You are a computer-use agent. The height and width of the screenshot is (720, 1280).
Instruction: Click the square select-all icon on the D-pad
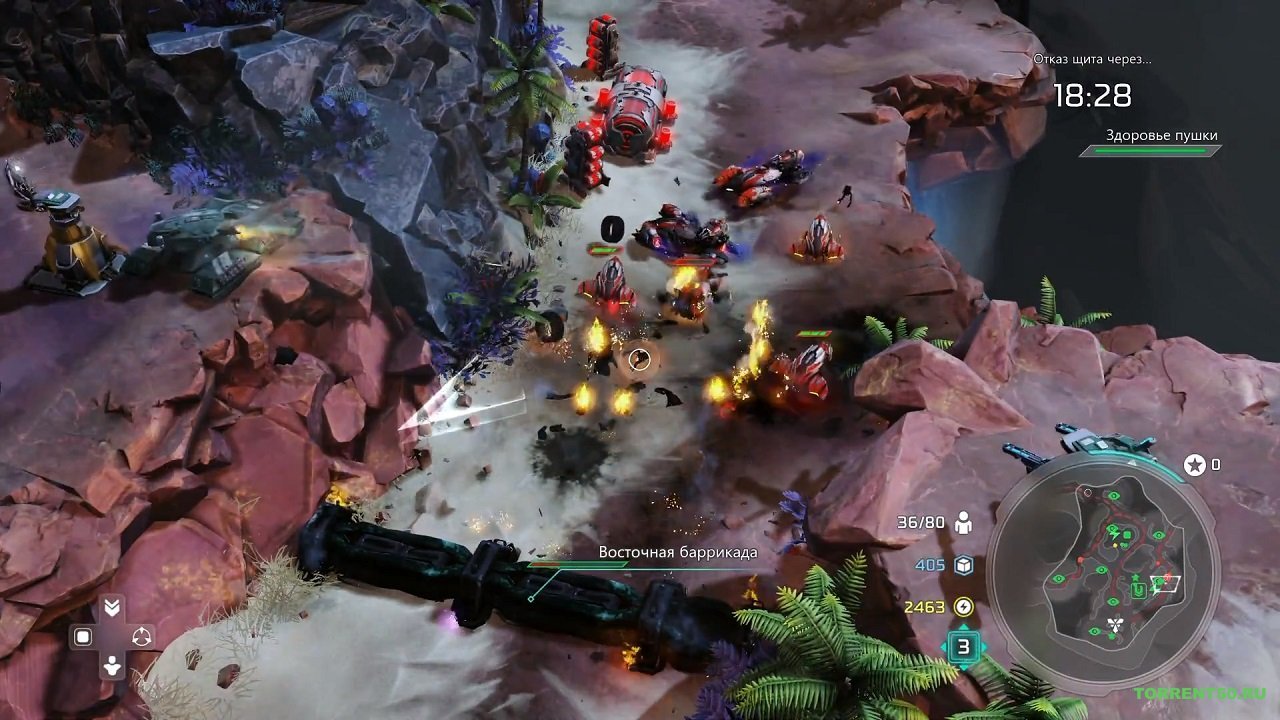tap(82, 635)
